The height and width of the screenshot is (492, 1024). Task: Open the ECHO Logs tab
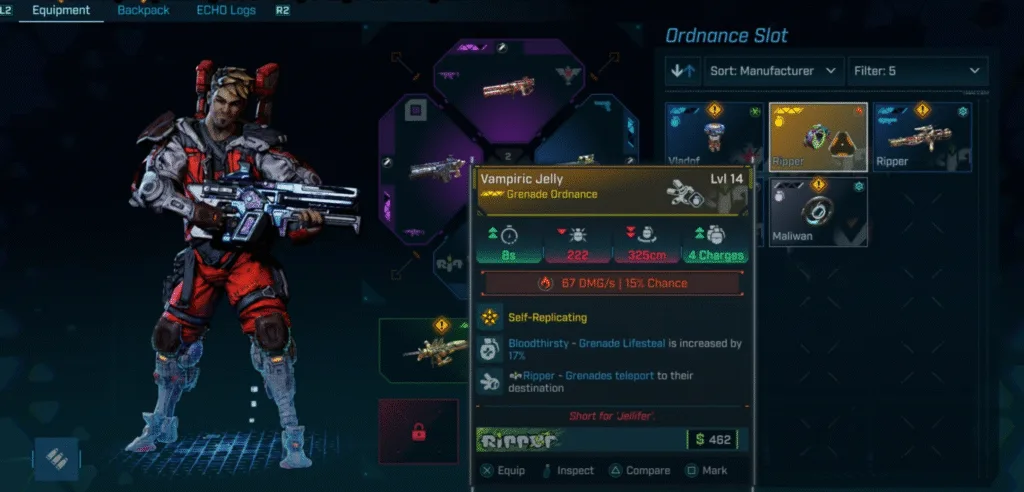[x=226, y=11]
